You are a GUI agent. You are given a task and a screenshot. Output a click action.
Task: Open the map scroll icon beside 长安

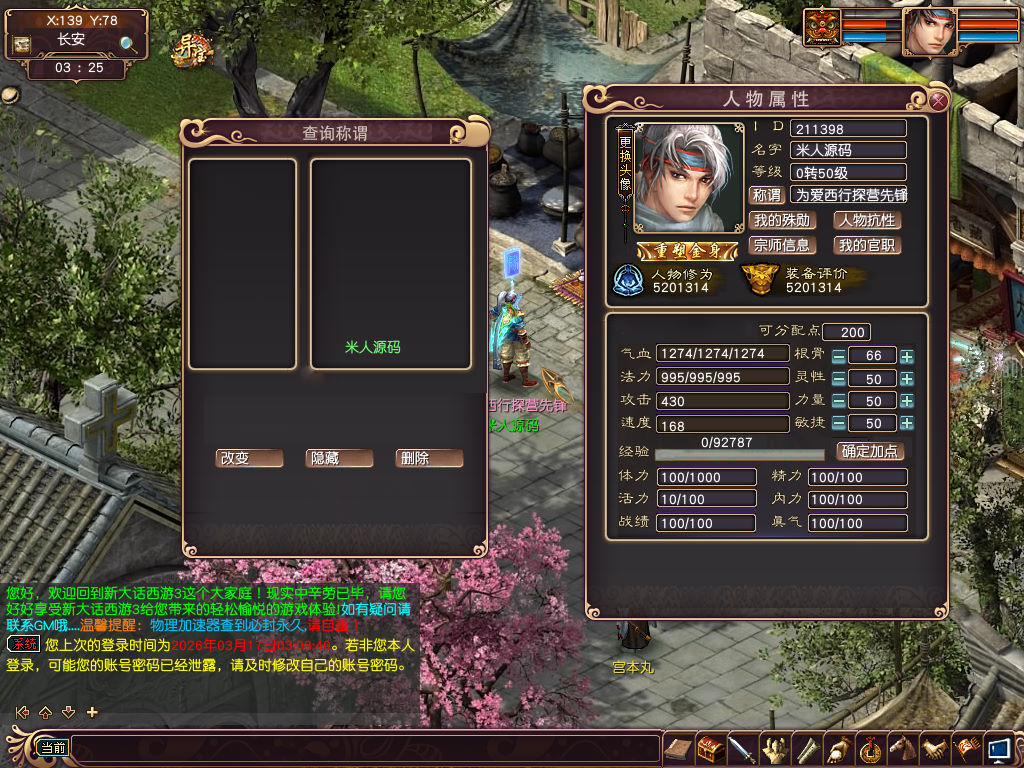click(x=21, y=45)
